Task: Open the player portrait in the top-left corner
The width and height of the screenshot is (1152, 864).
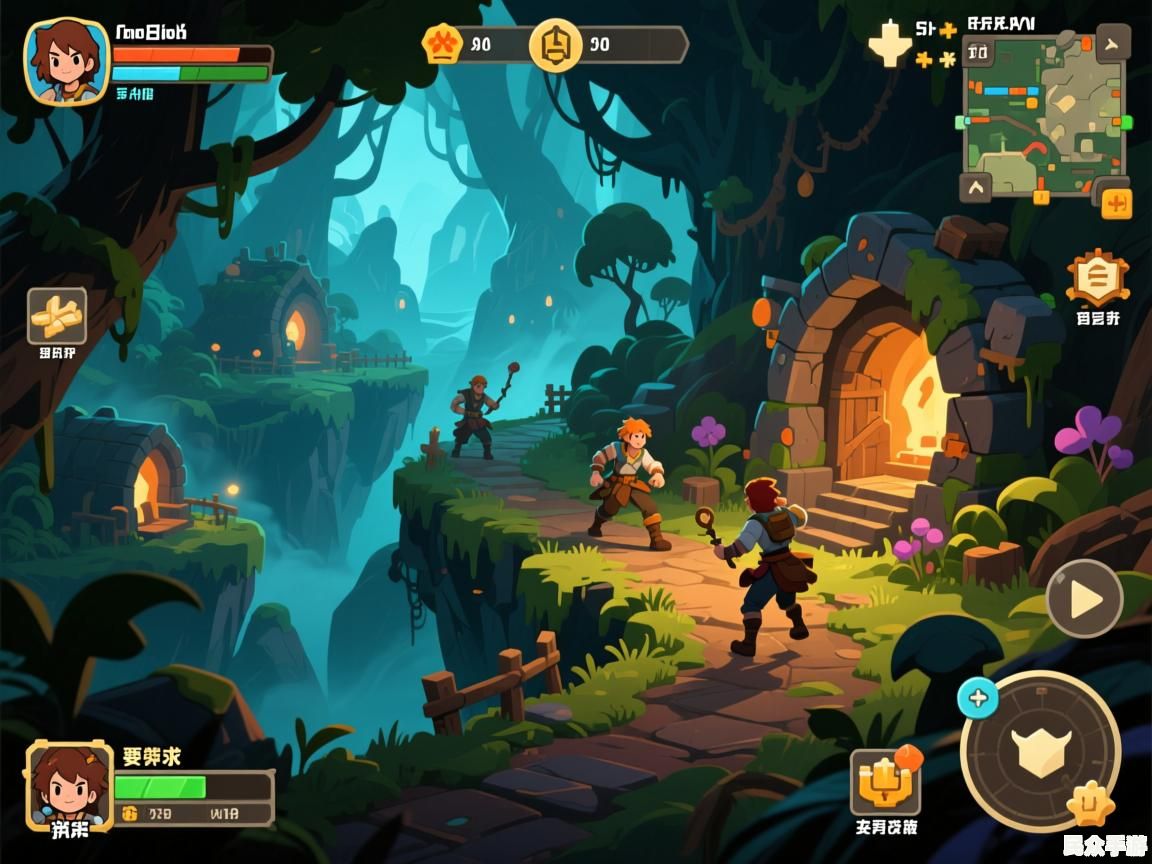Action: [x=66, y=62]
